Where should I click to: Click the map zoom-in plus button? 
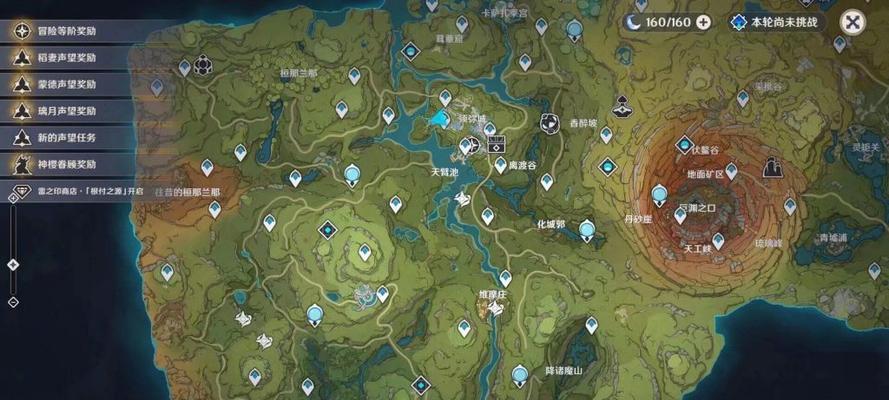click(13, 198)
